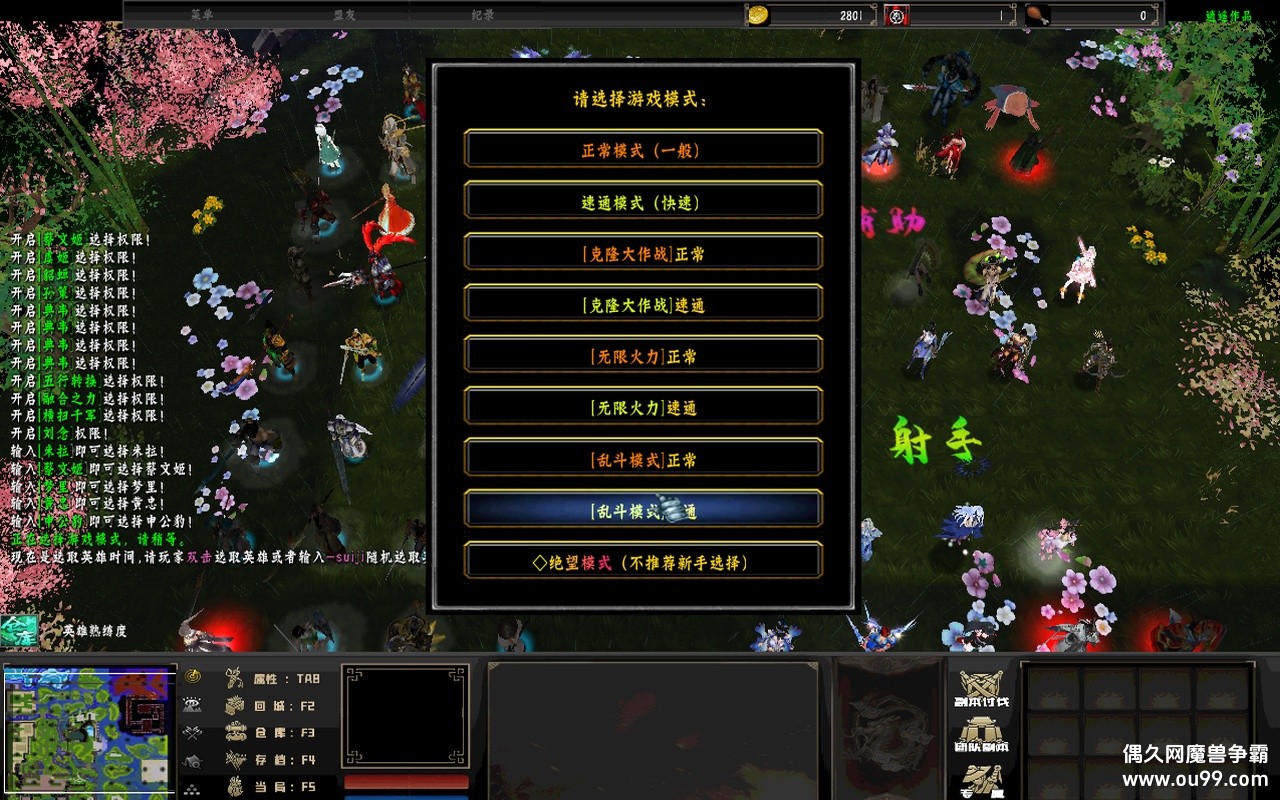This screenshot has height=800, width=1280.
Task: Open the 盟友 allies menu
Action: [x=345, y=15]
